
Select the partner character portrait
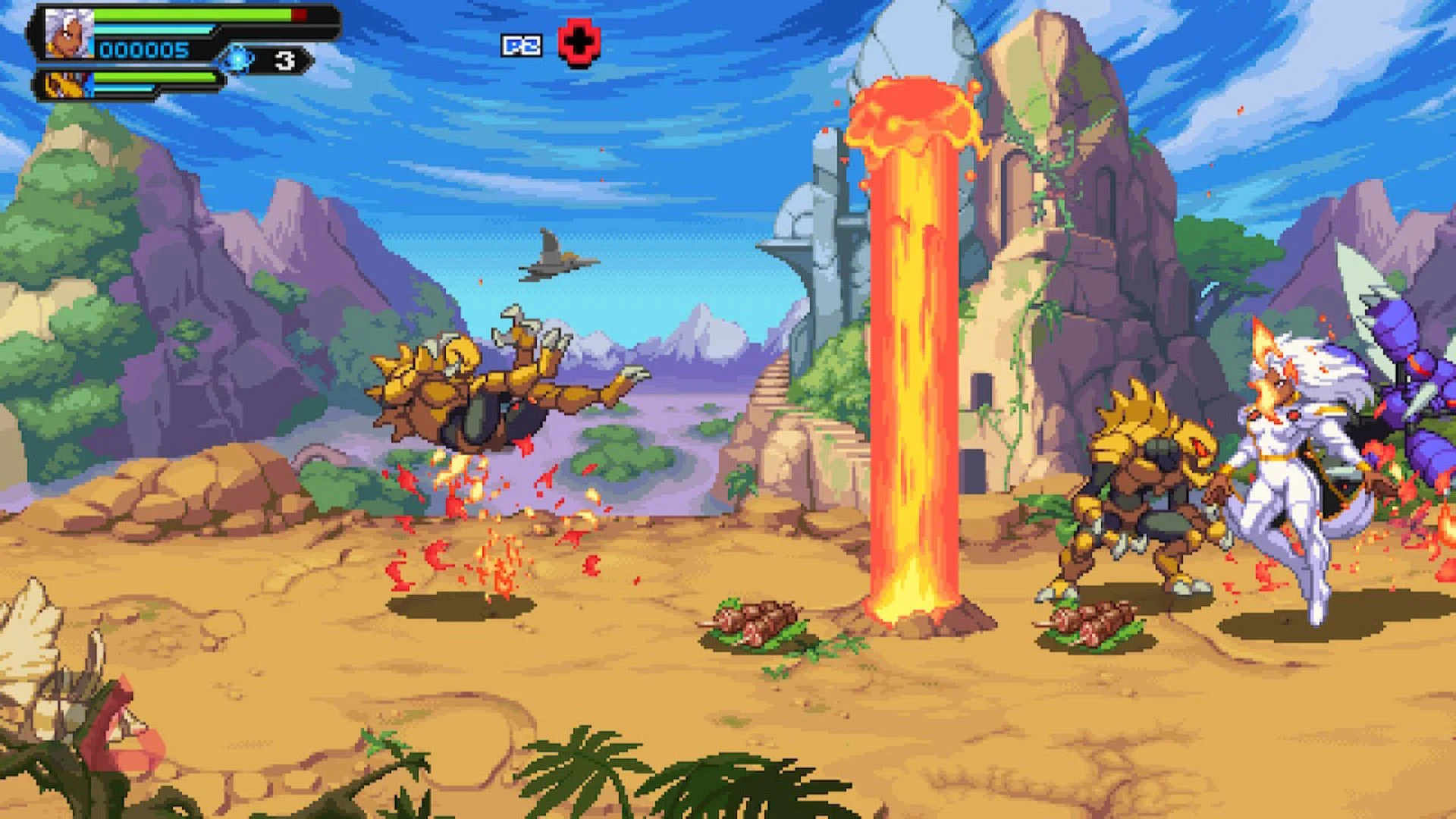pyautogui.click(x=65, y=83)
